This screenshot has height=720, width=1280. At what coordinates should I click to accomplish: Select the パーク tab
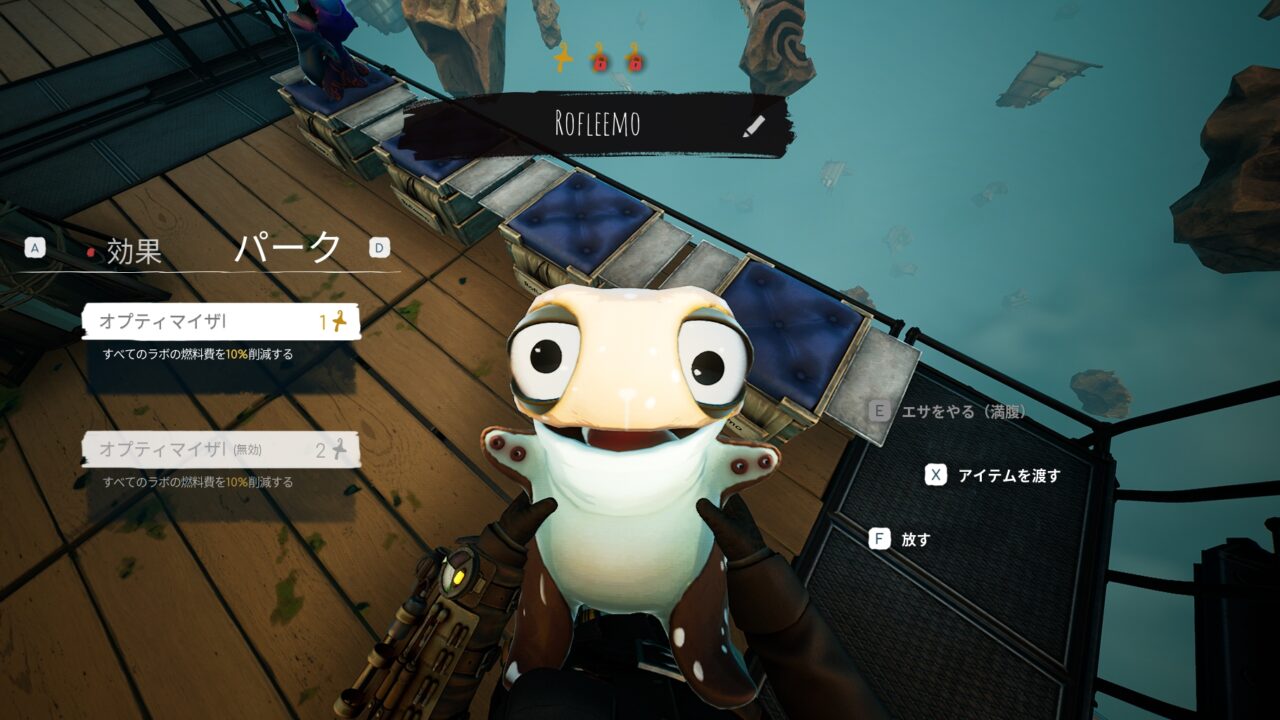tap(288, 249)
